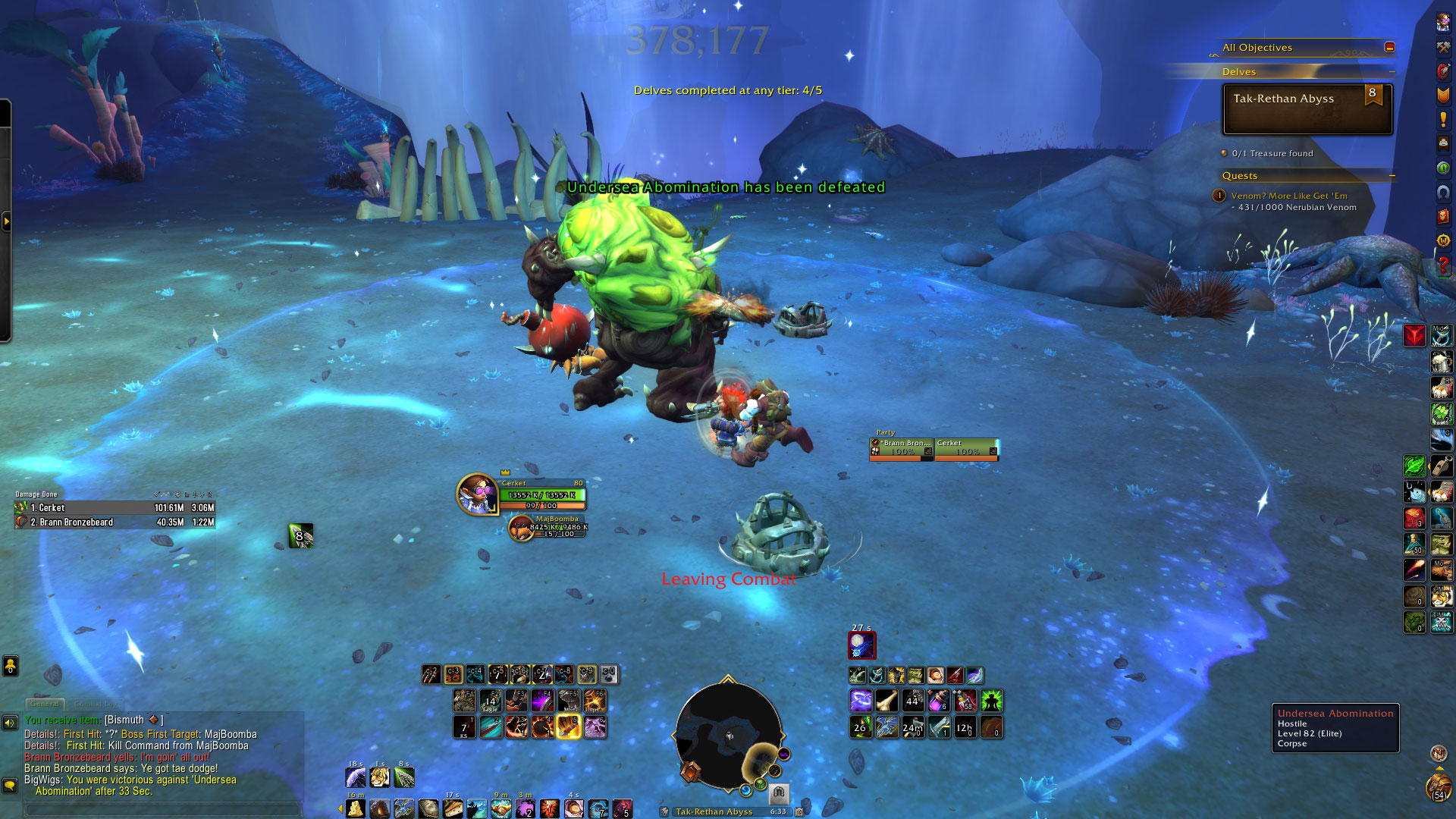
Task: Use the purple potion action slot
Action: (939, 701)
